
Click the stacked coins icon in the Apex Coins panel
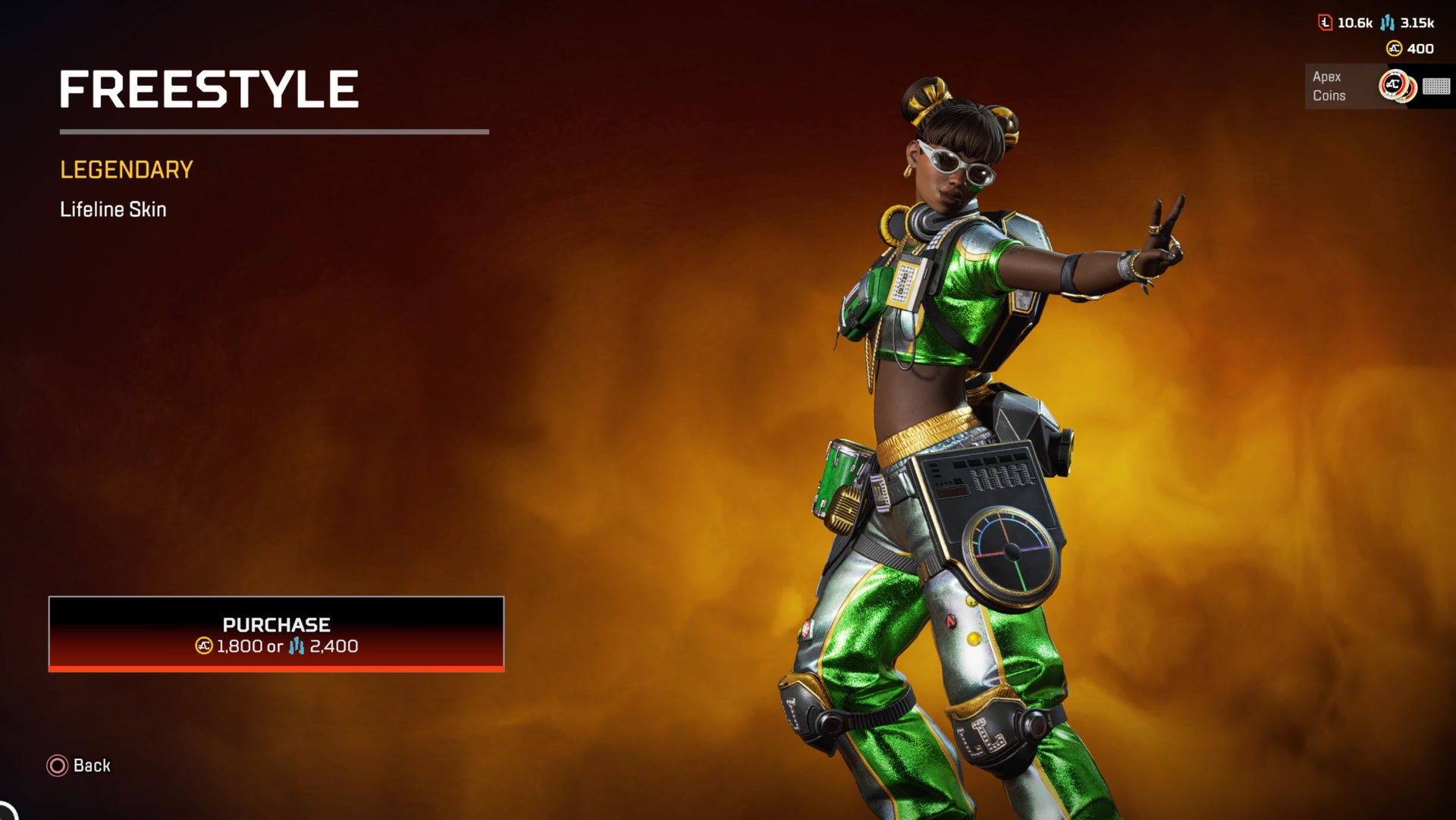tap(1398, 86)
